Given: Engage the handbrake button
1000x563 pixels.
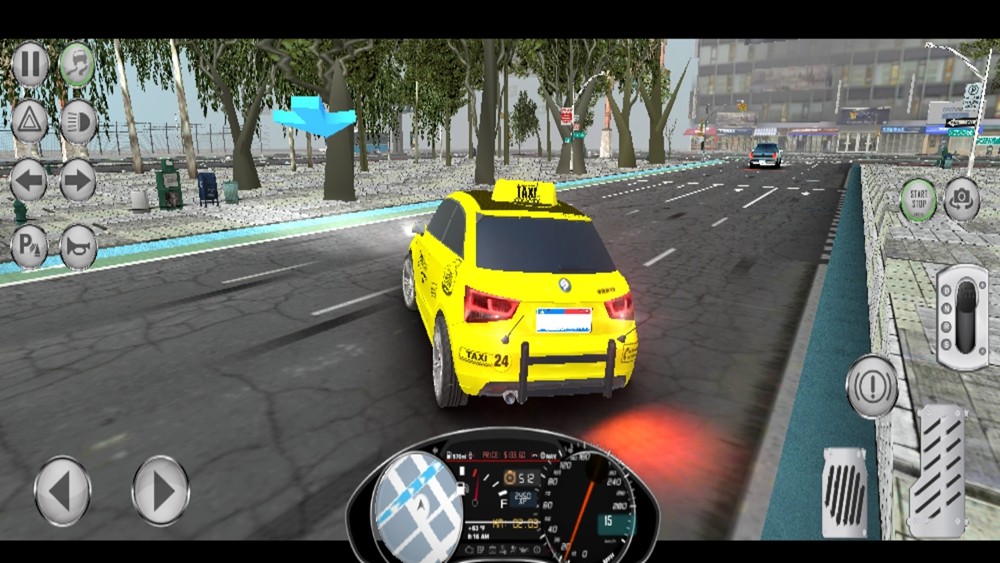Looking at the screenshot, I should (871, 385).
